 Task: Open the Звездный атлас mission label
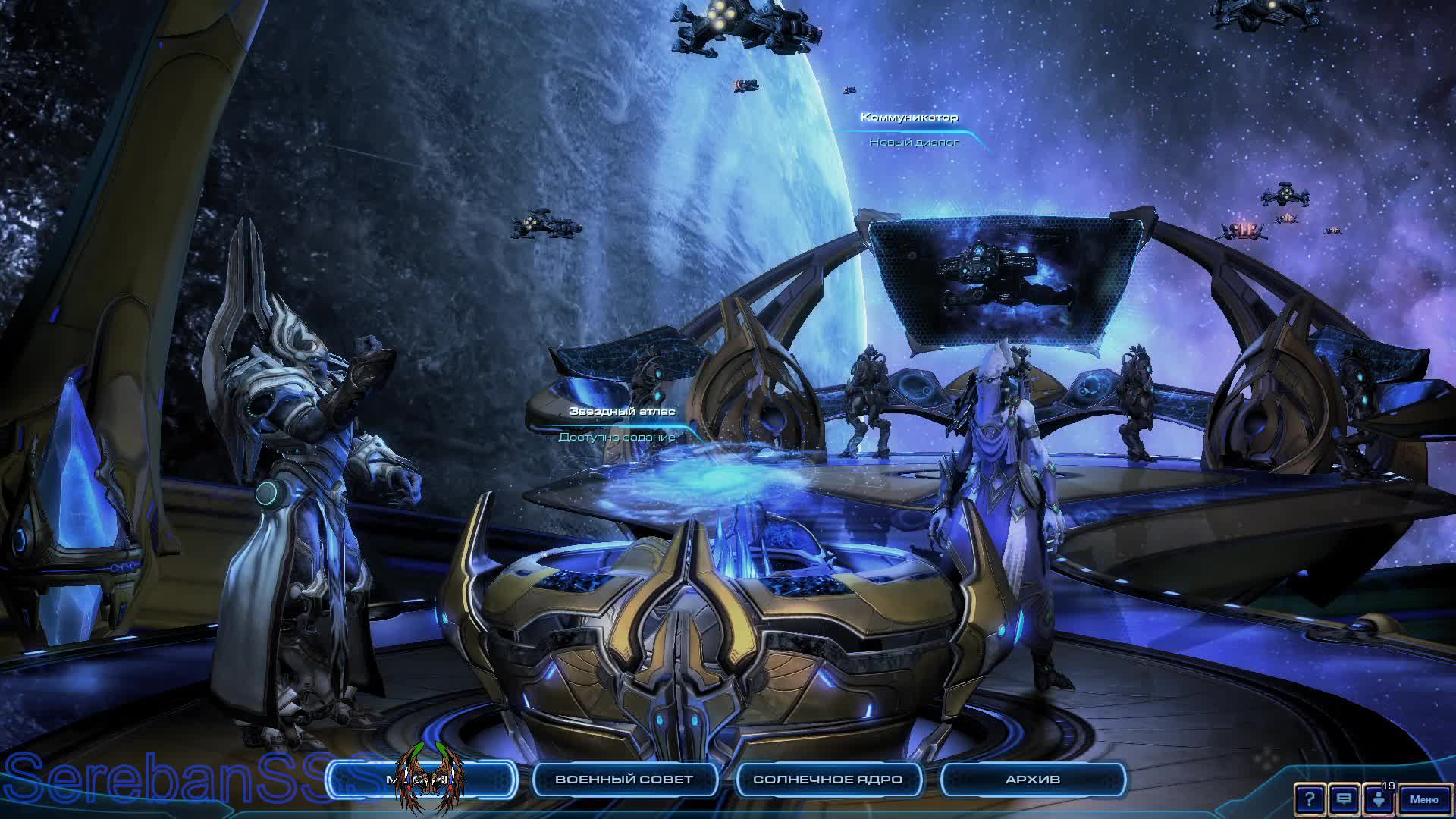[x=622, y=412]
